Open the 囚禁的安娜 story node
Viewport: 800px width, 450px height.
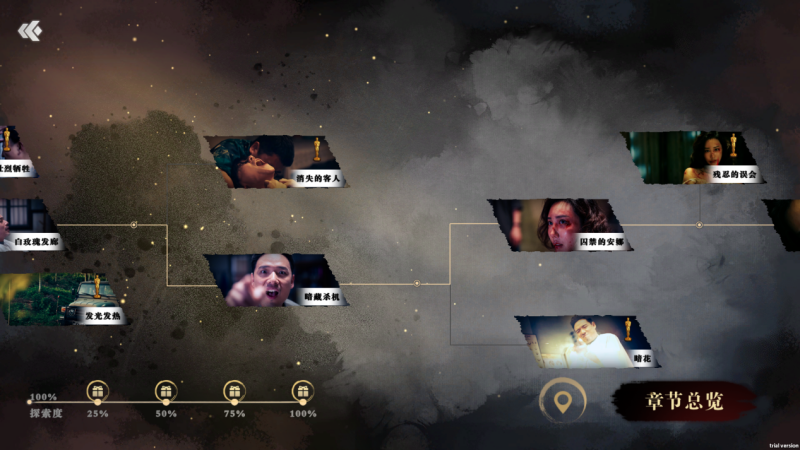[x=562, y=225]
